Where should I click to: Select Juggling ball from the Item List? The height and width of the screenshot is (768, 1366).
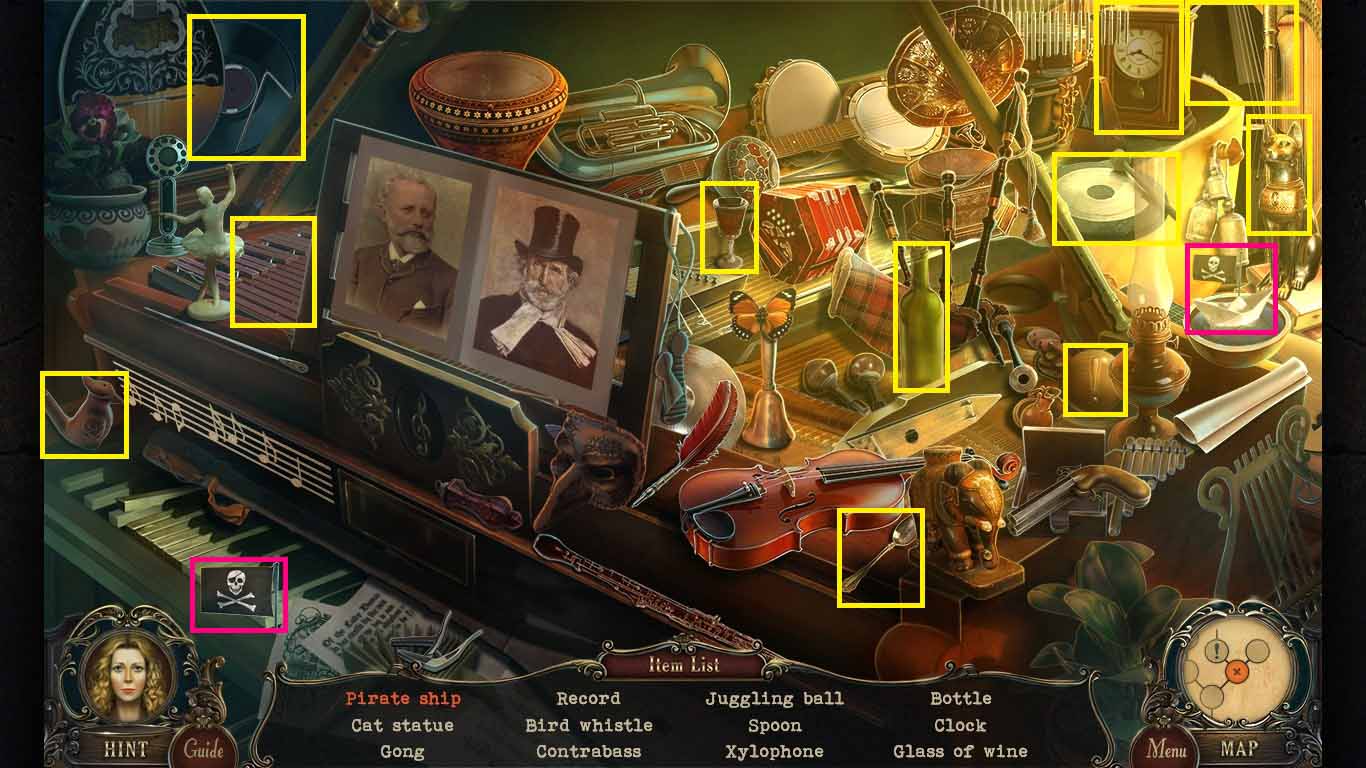[776, 698]
